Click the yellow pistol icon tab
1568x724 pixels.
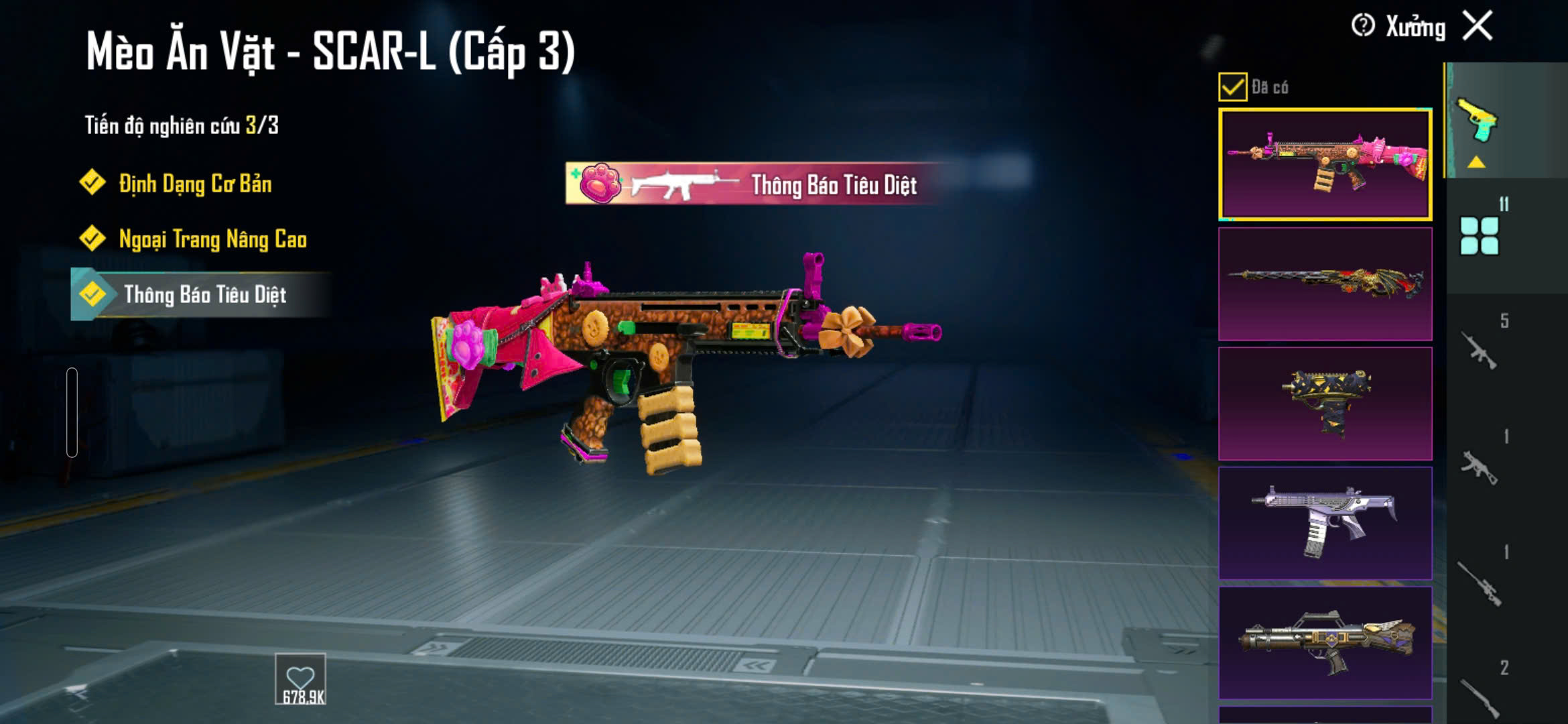(x=1478, y=121)
